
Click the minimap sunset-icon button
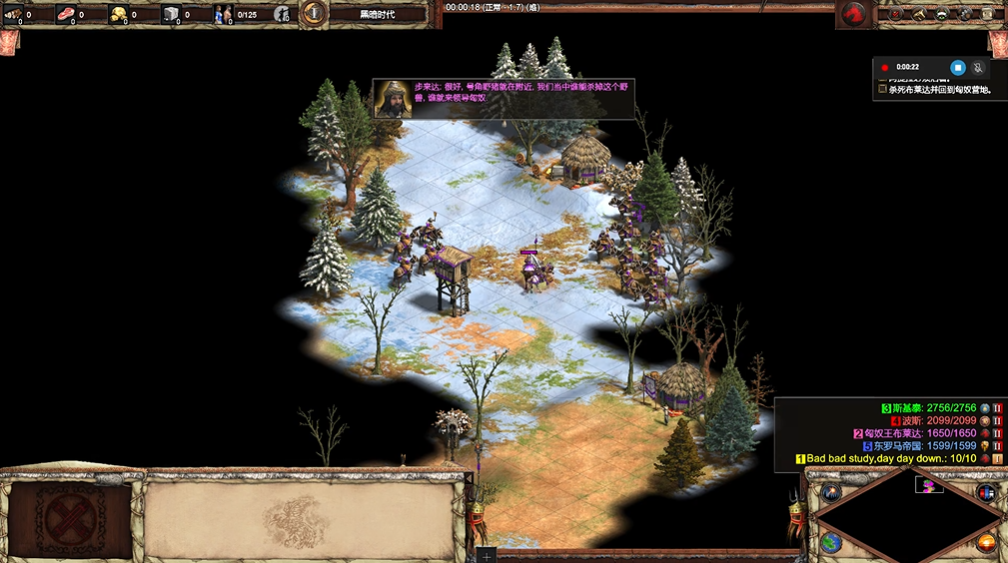tap(986, 543)
